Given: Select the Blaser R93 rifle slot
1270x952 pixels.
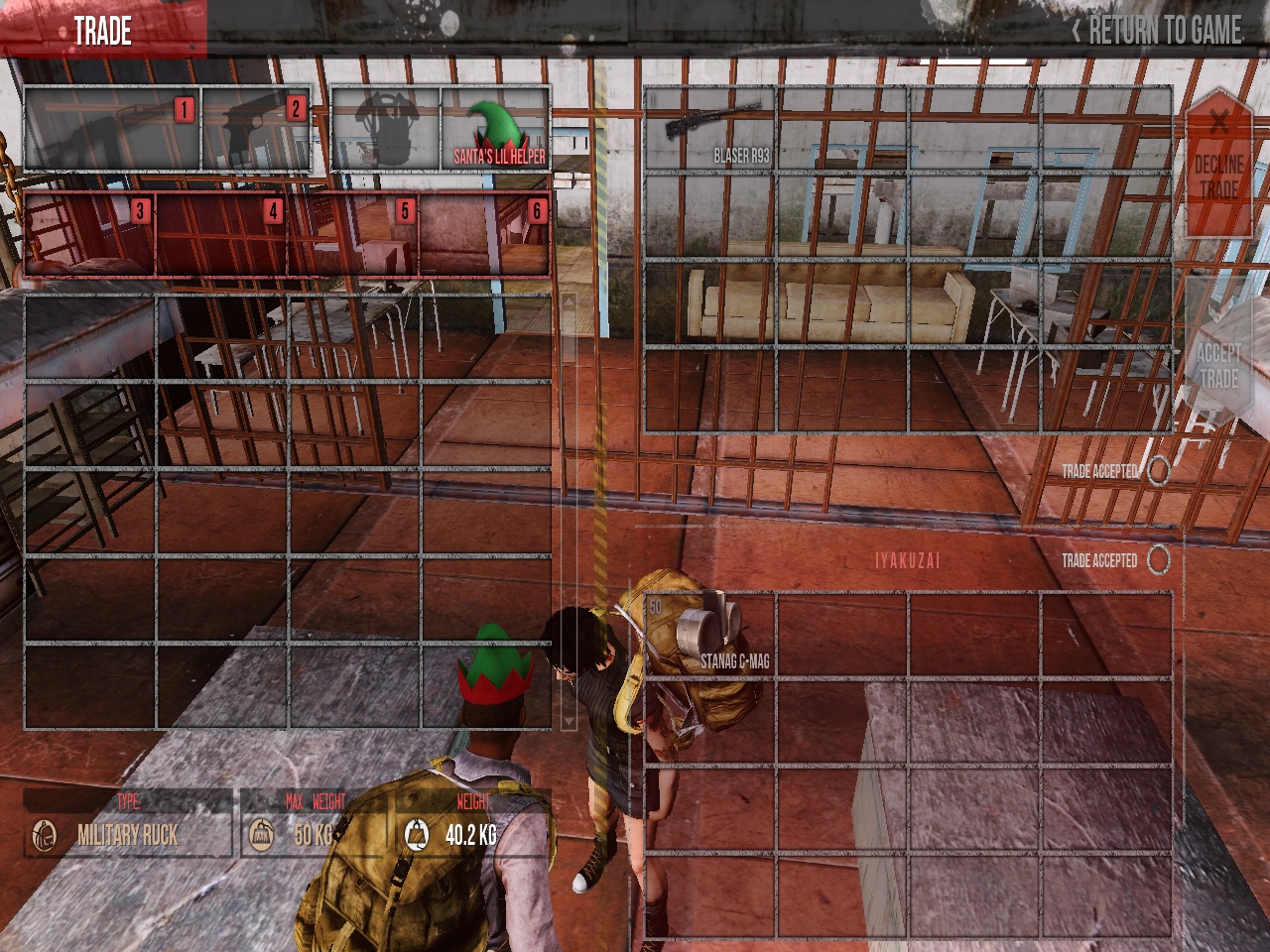Looking at the screenshot, I should (709, 131).
